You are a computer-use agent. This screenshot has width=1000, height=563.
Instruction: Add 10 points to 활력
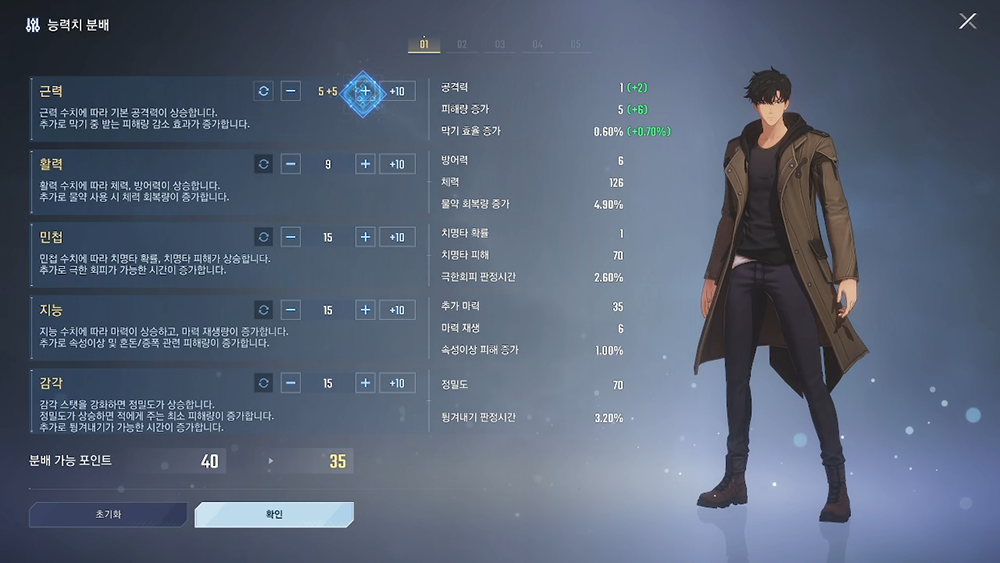coord(397,164)
